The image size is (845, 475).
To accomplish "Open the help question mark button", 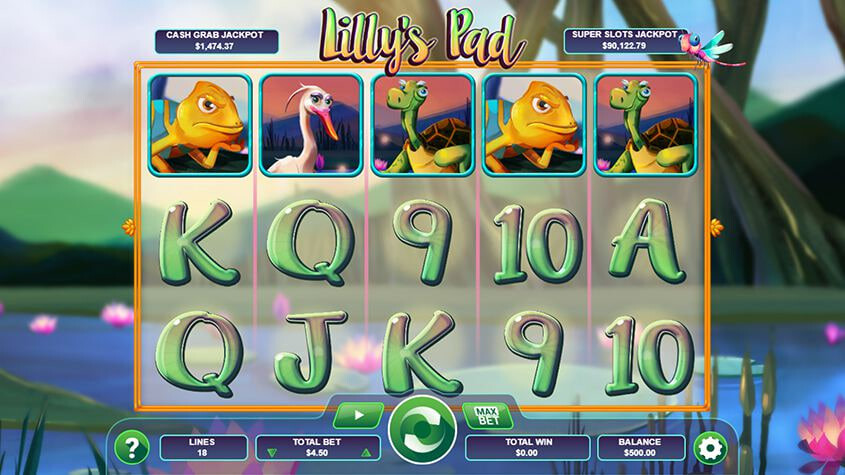I will point(130,446).
